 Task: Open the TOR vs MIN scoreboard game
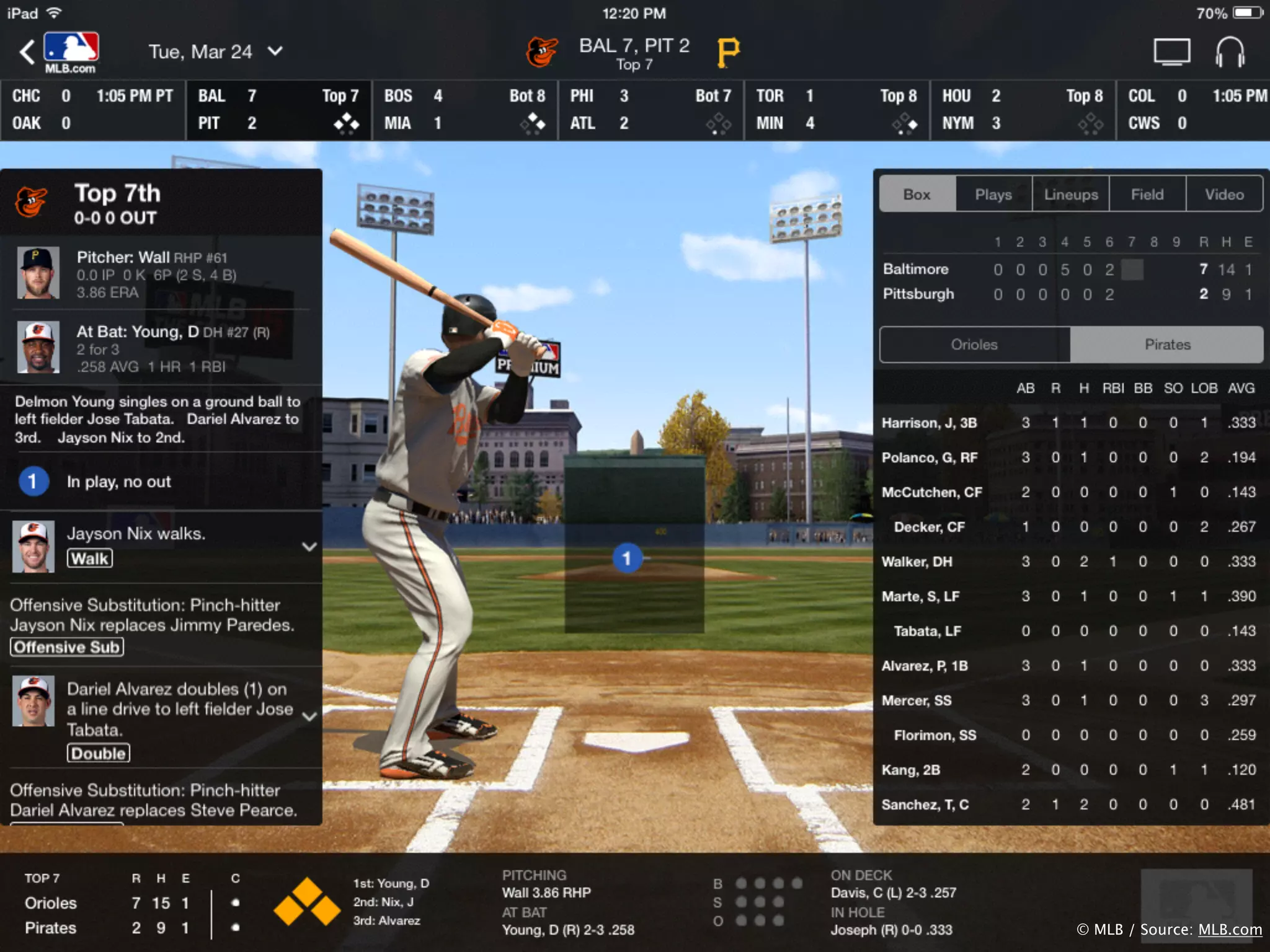click(837, 110)
